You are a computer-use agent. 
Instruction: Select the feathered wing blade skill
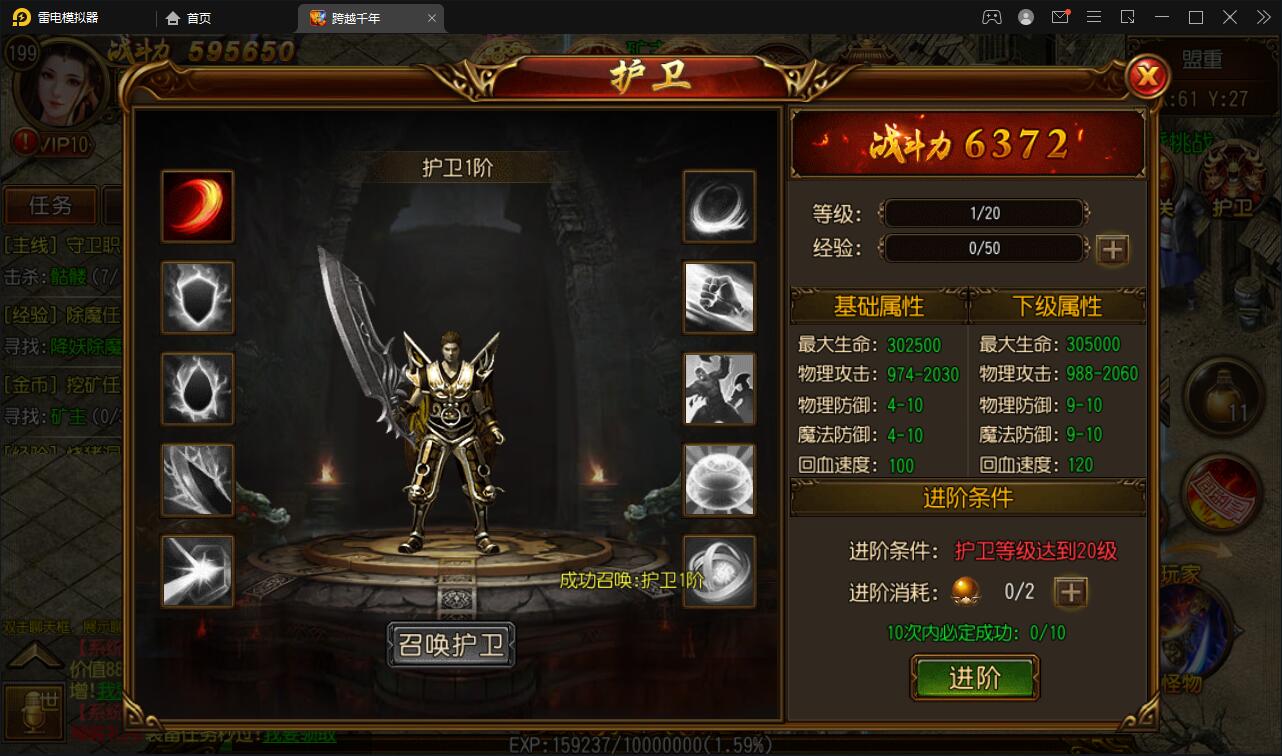click(x=198, y=480)
